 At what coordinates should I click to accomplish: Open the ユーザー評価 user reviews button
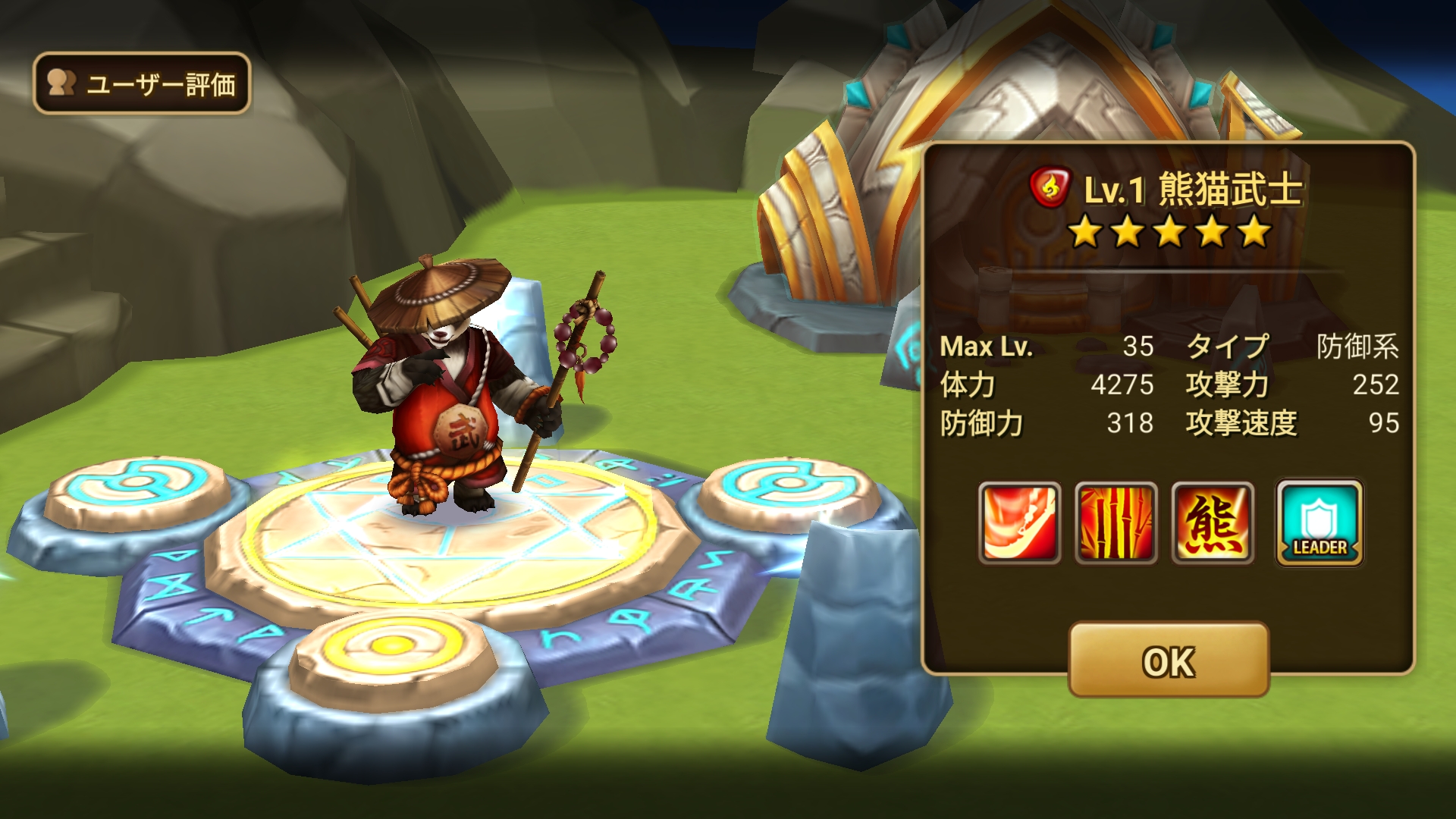click(x=142, y=83)
